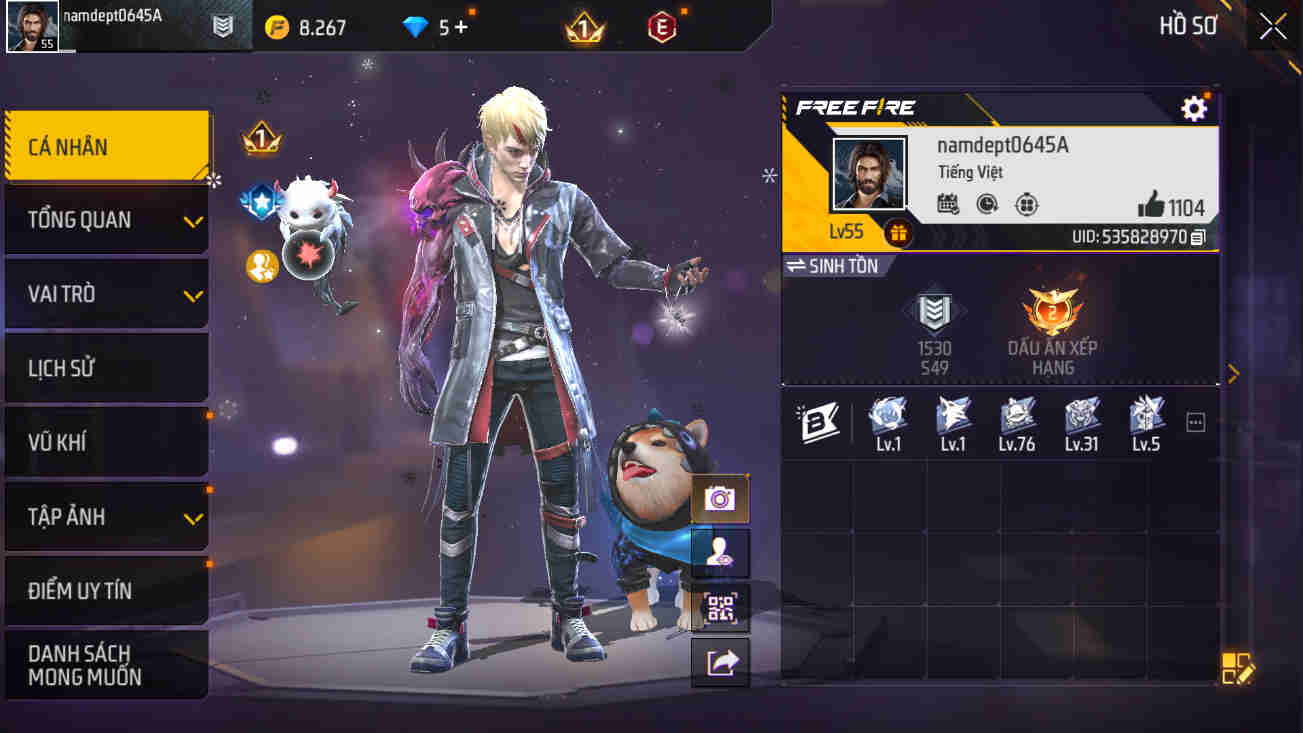The image size is (1303, 733).
Task: Expand the TẬP ẢNH section
Action: pyautogui.click(x=107, y=517)
